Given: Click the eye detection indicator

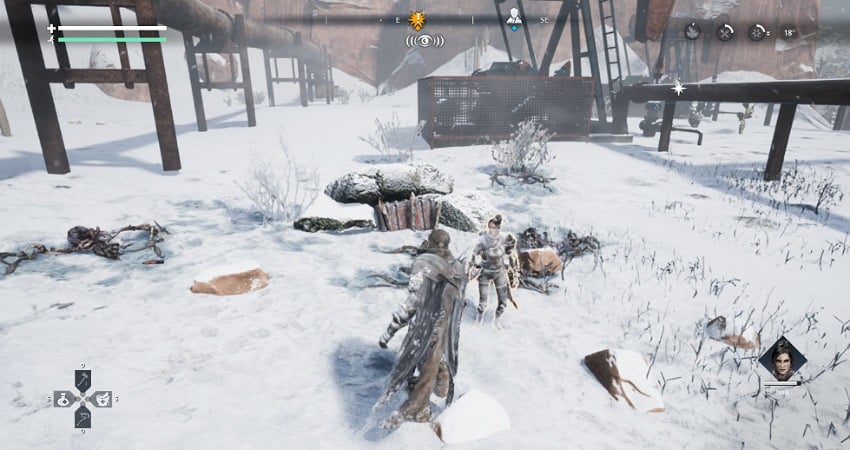Looking at the screenshot, I should pos(425,41).
